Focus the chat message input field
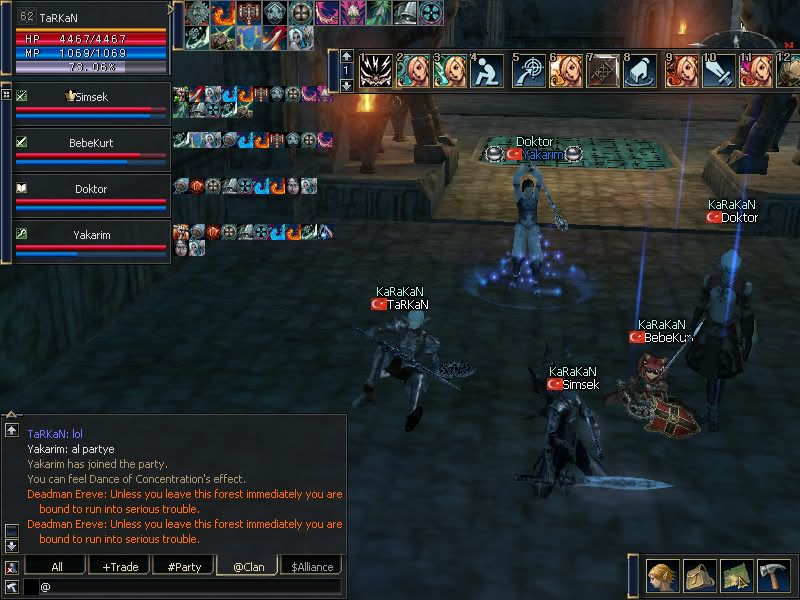 coord(190,586)
